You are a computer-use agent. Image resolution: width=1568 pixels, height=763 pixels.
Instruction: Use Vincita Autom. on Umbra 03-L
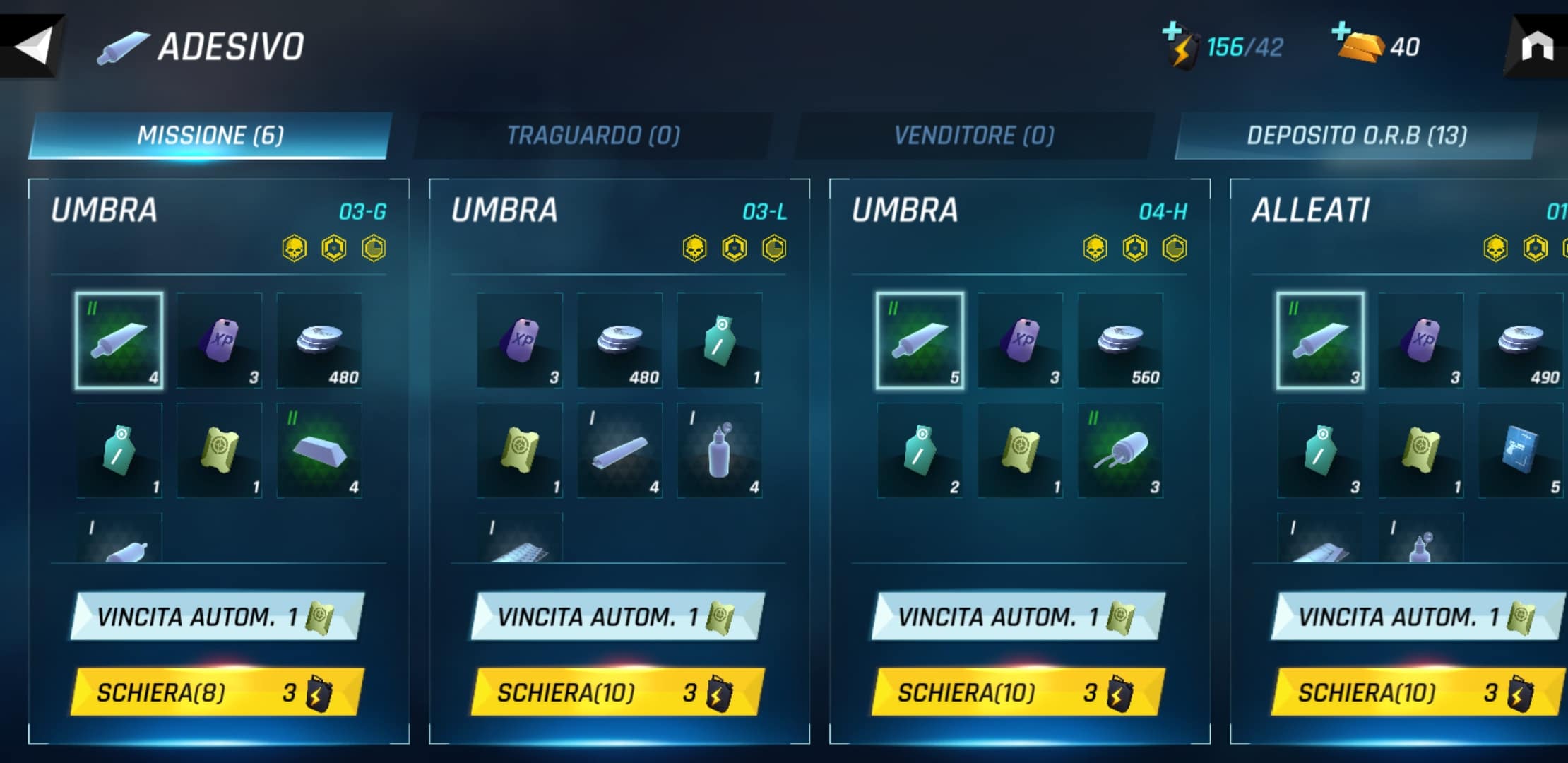[617, 617]
